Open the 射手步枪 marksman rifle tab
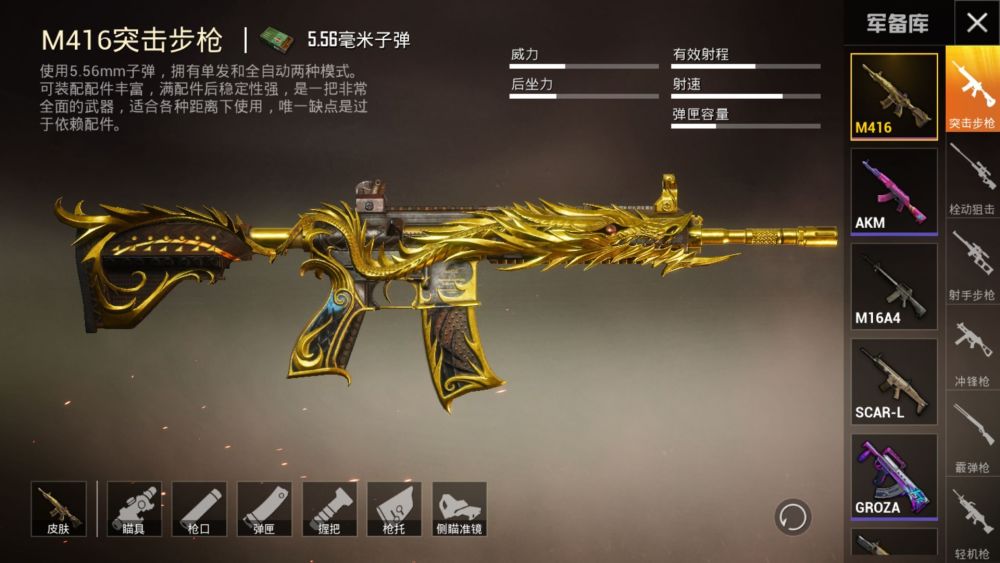The width and height of the screenshot is (1000, 563). click(x=972, y=264)
